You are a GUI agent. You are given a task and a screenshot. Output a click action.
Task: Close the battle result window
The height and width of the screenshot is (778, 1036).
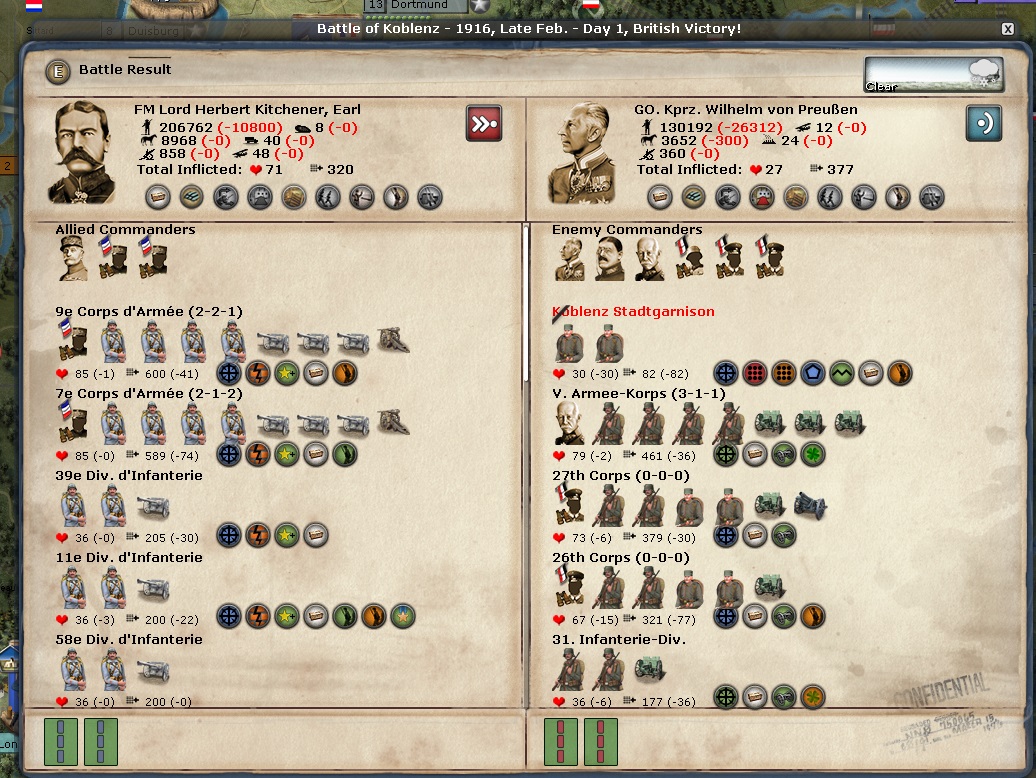[x=1007, y=29]
